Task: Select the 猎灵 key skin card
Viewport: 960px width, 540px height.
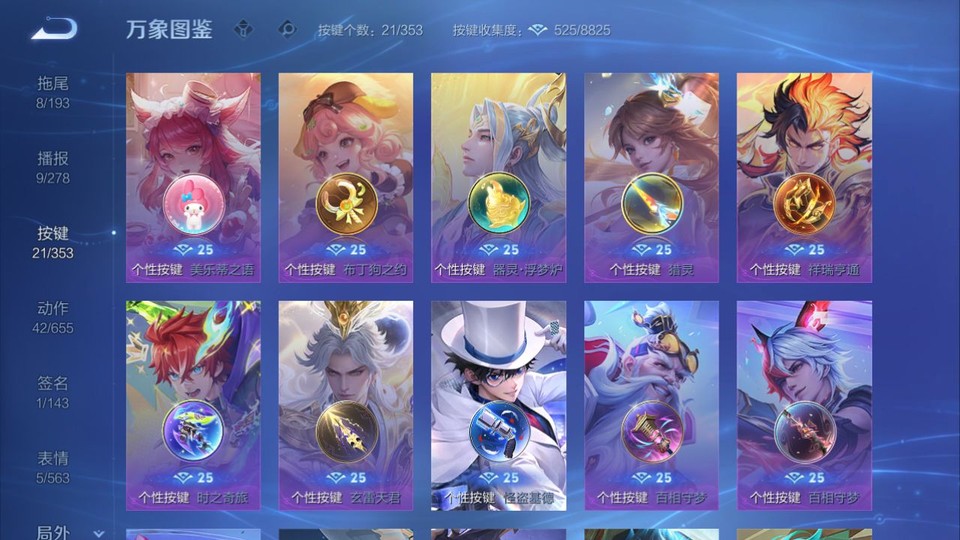Action: point(651,178)
